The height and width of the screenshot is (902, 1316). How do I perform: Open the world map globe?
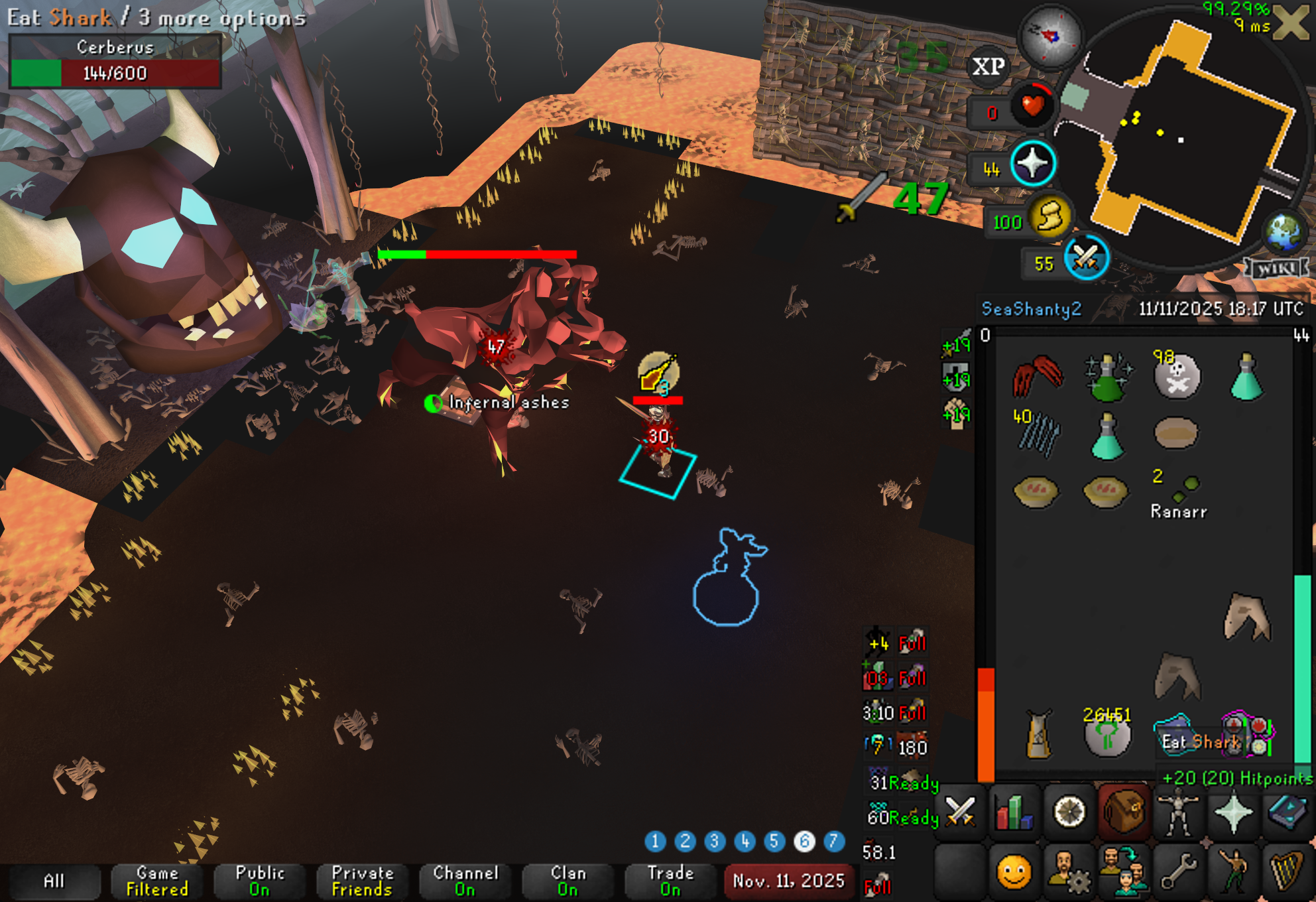pos(1284,231)
